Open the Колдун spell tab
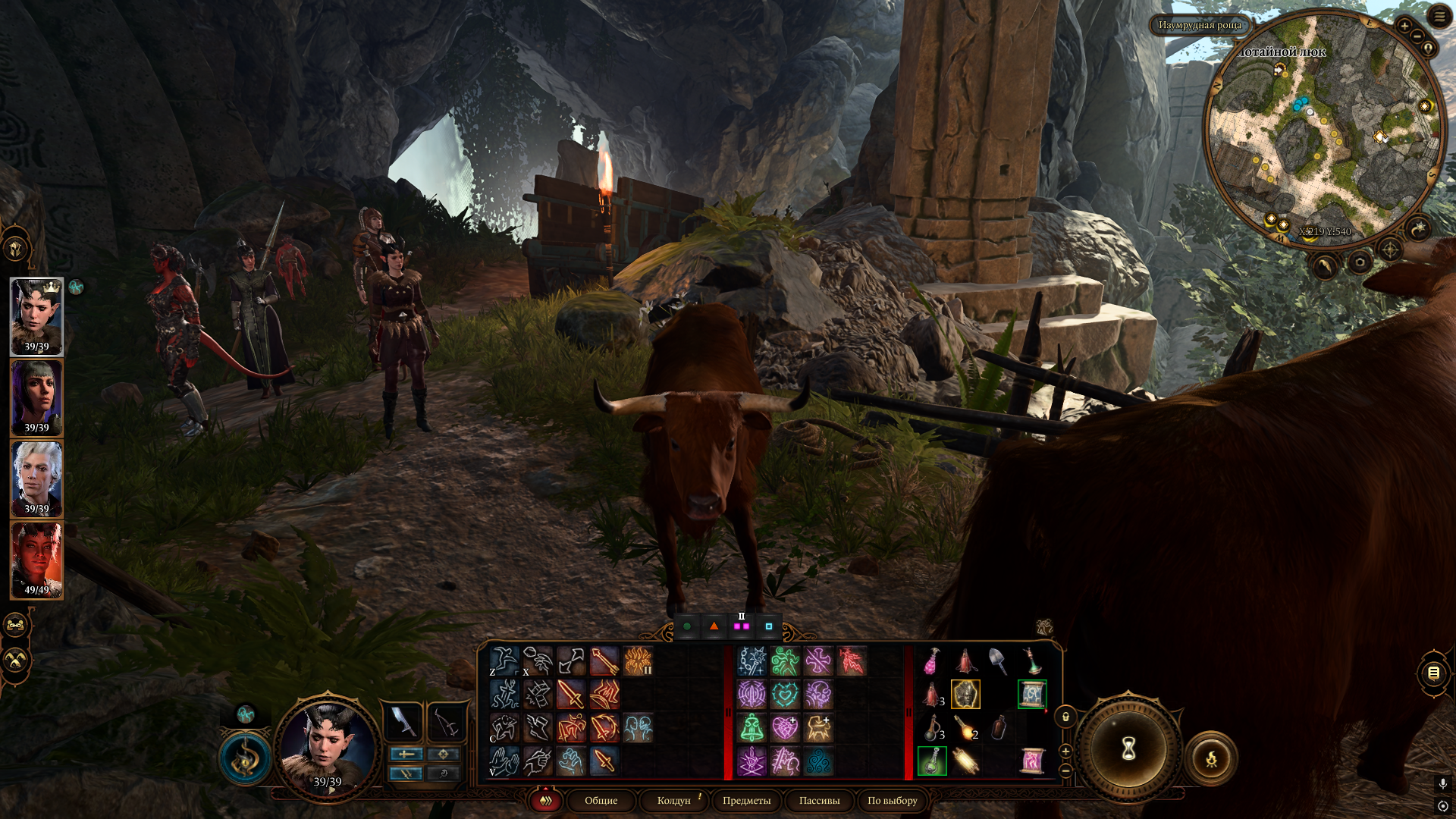This screenshot has width=1456, height=819. [x=673, y=801]
